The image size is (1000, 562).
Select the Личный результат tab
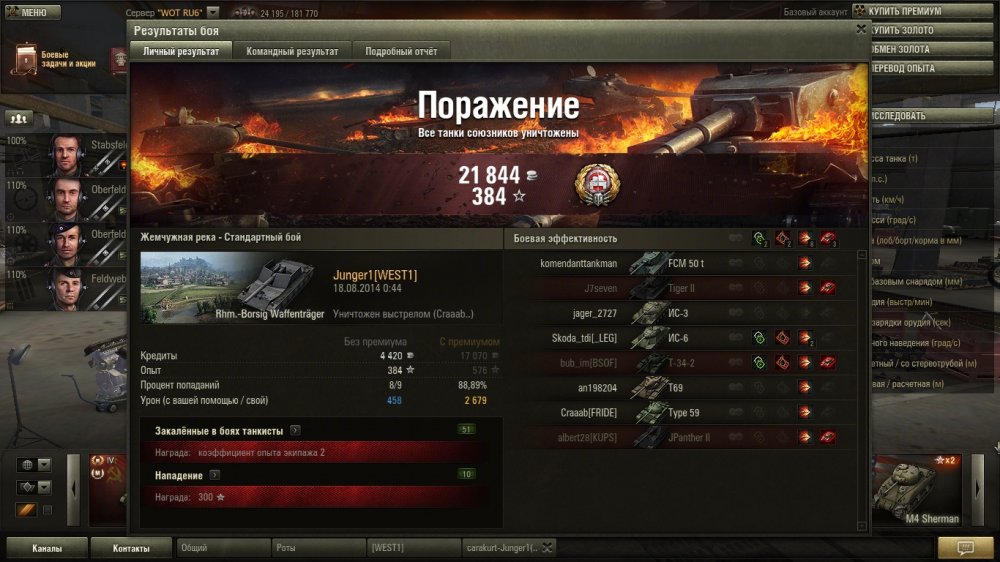point(181,51)
